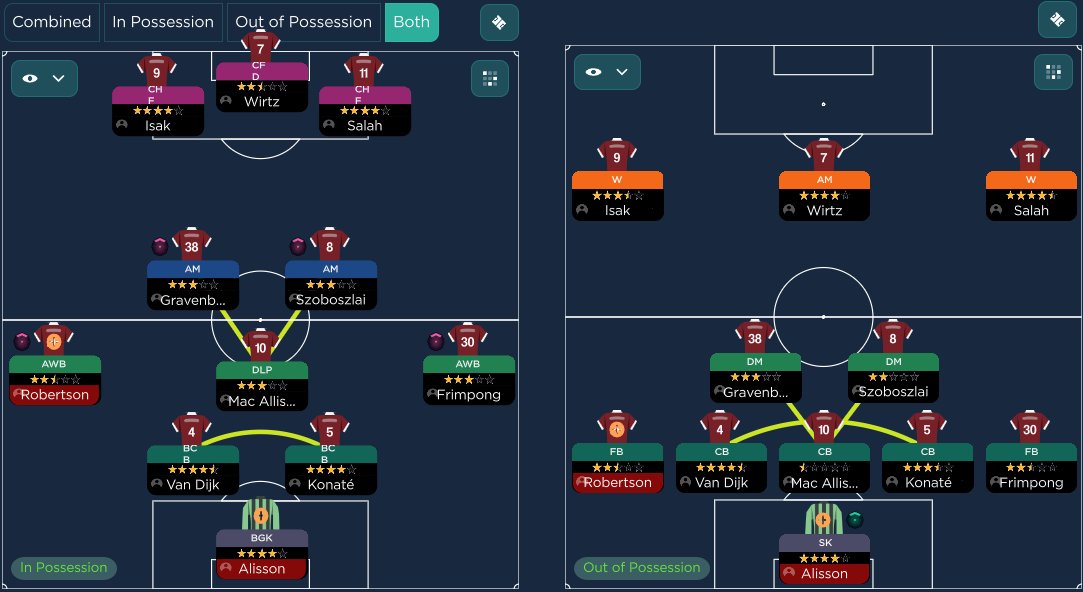Click Salah's W winger card
Viewport: 1083px width, 592px height.
coord(1030,195)
